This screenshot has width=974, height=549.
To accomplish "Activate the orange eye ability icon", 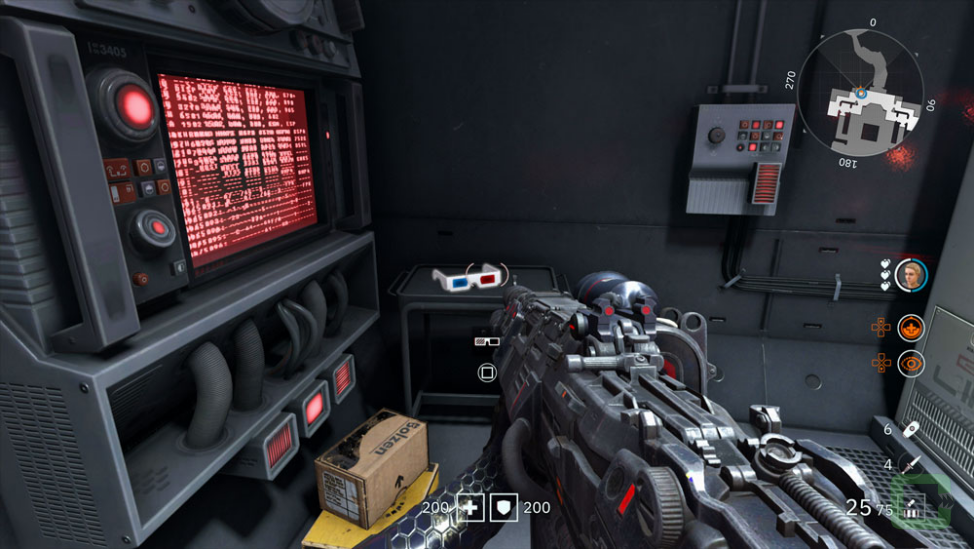I will pyautogui.click(x=910, y=363).
